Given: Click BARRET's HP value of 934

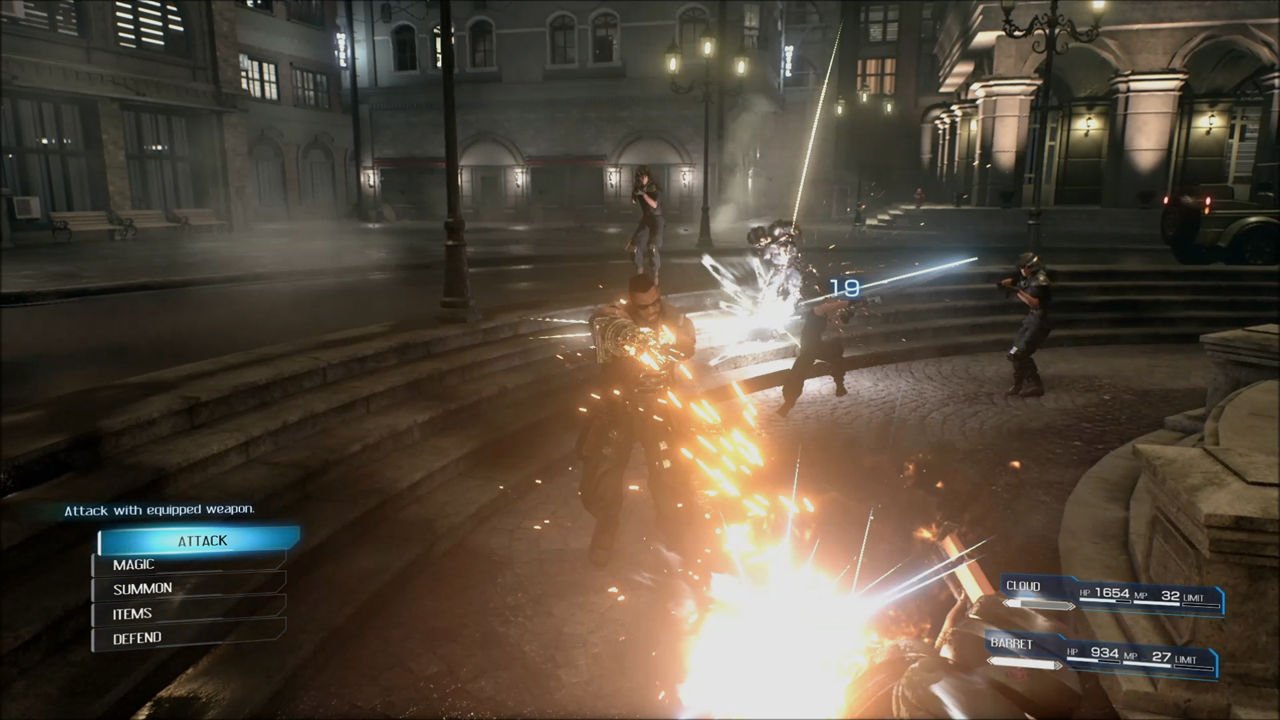Looking at the screenshot, I should coord(1105,654).
